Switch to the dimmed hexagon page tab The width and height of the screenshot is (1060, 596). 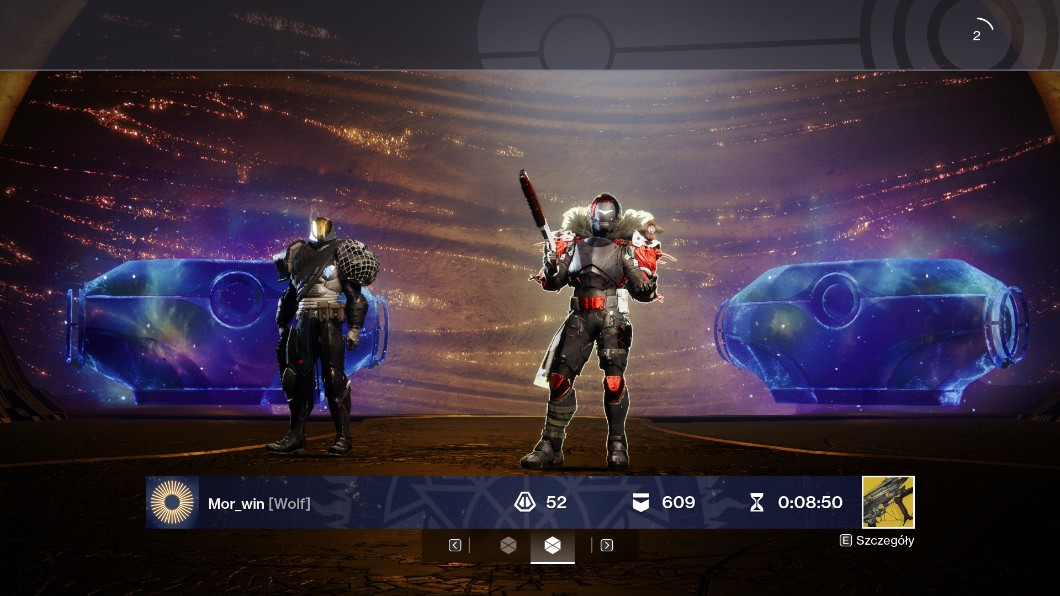(x=508, y=545)
